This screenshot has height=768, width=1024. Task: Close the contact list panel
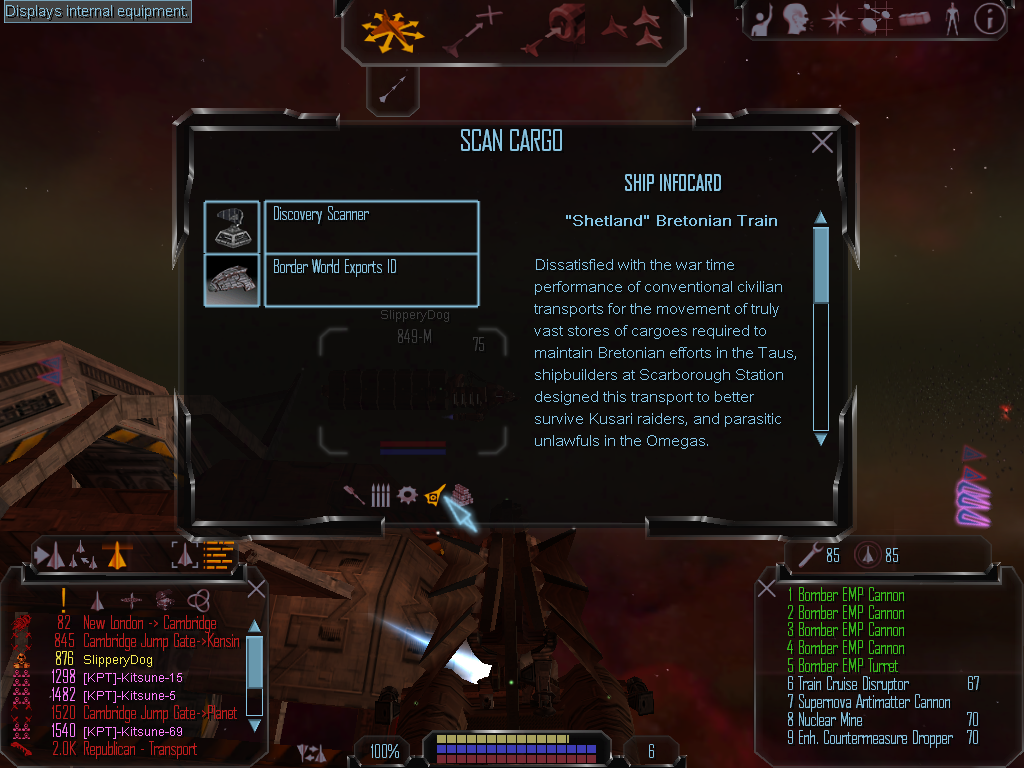[x=256, y=589]
